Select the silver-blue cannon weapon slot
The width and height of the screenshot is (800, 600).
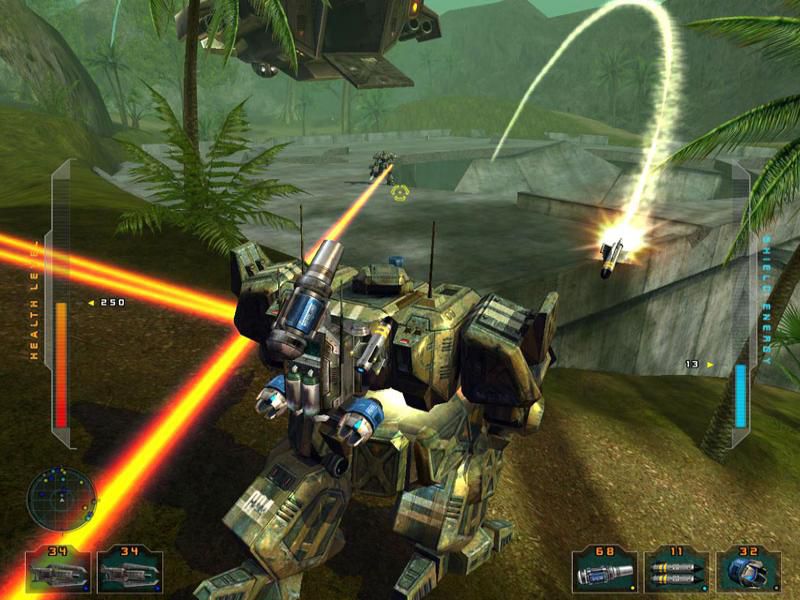click(x=603, y=573)
